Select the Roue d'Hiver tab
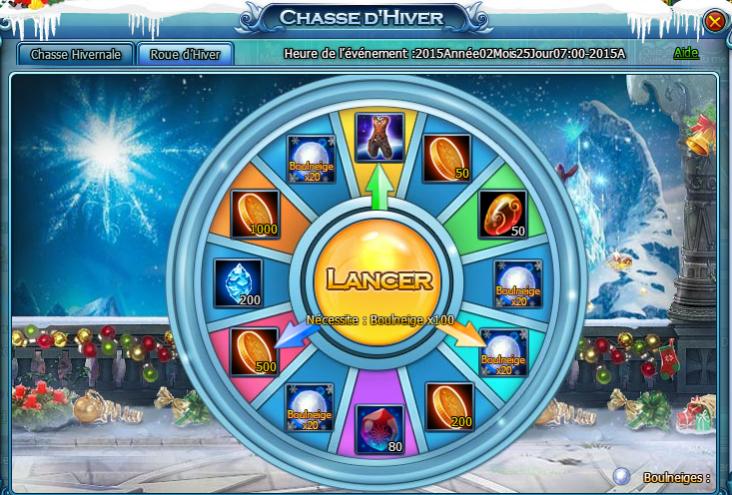Screen dimensions: 732x495 (185, 54)
